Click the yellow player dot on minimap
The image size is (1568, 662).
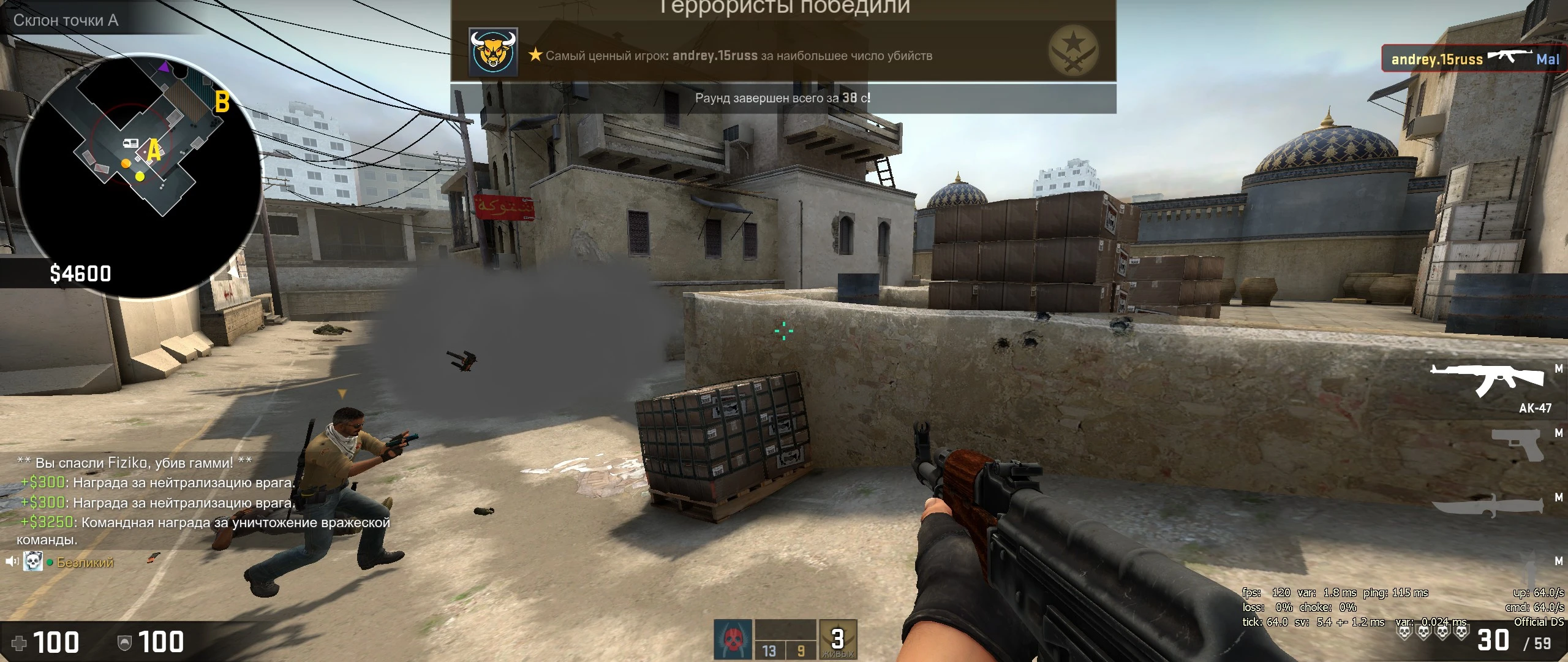[x=140, y=176]
